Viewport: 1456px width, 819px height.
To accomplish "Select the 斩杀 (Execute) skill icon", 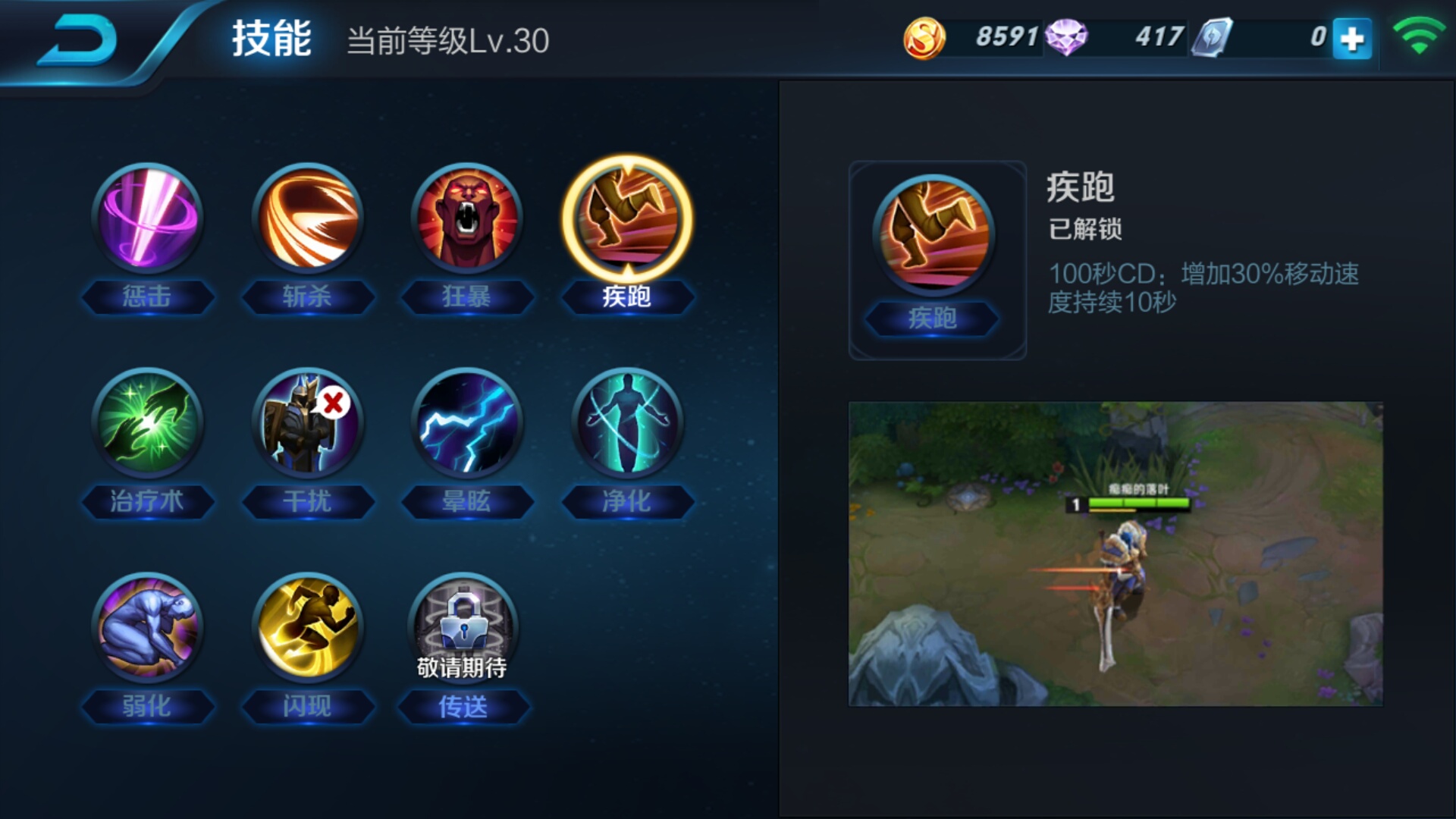I will point(307,218).
